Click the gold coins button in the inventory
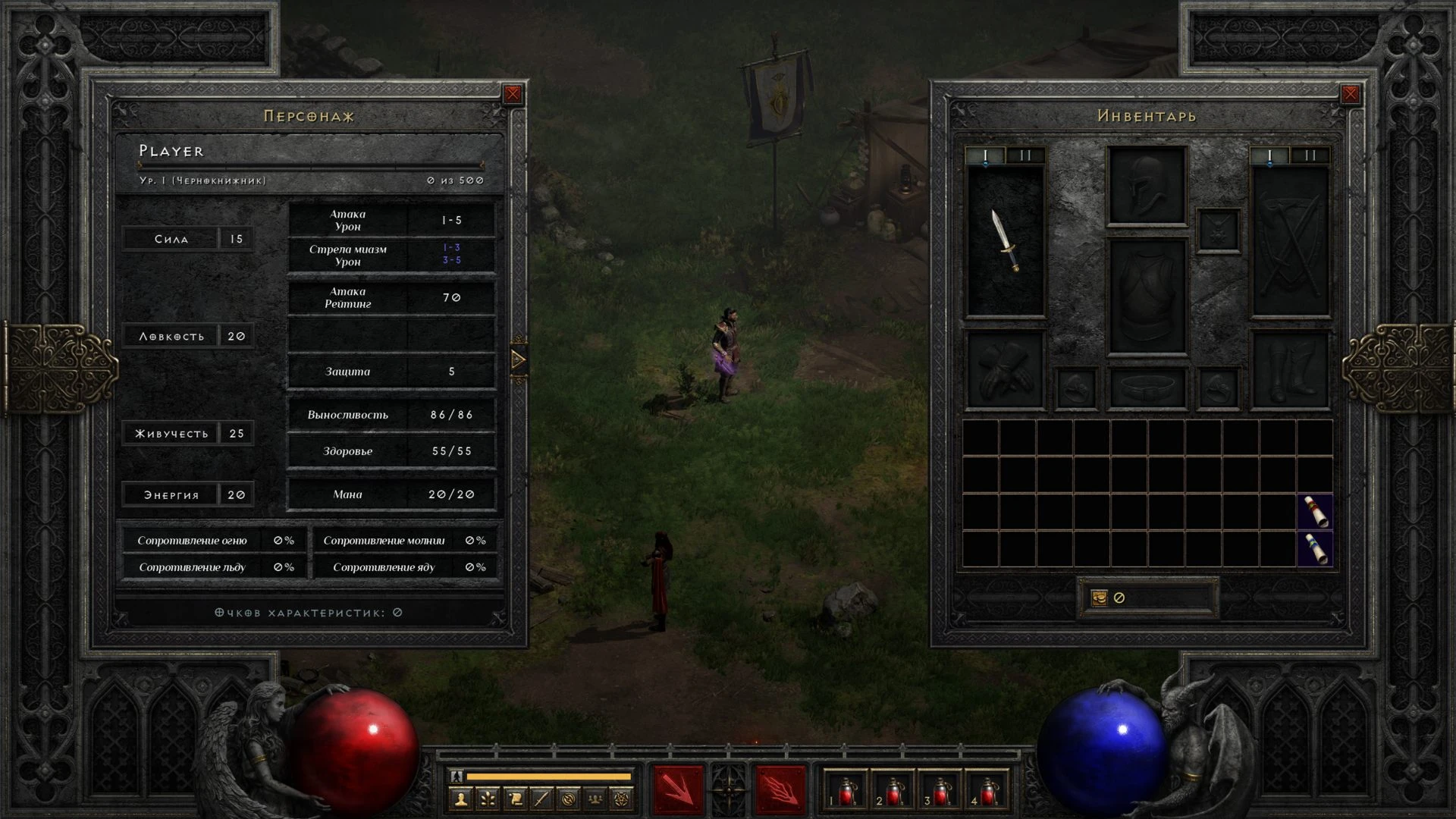Image resolution: width=1456 pixels, height=819 pixels. [1099, 598]
